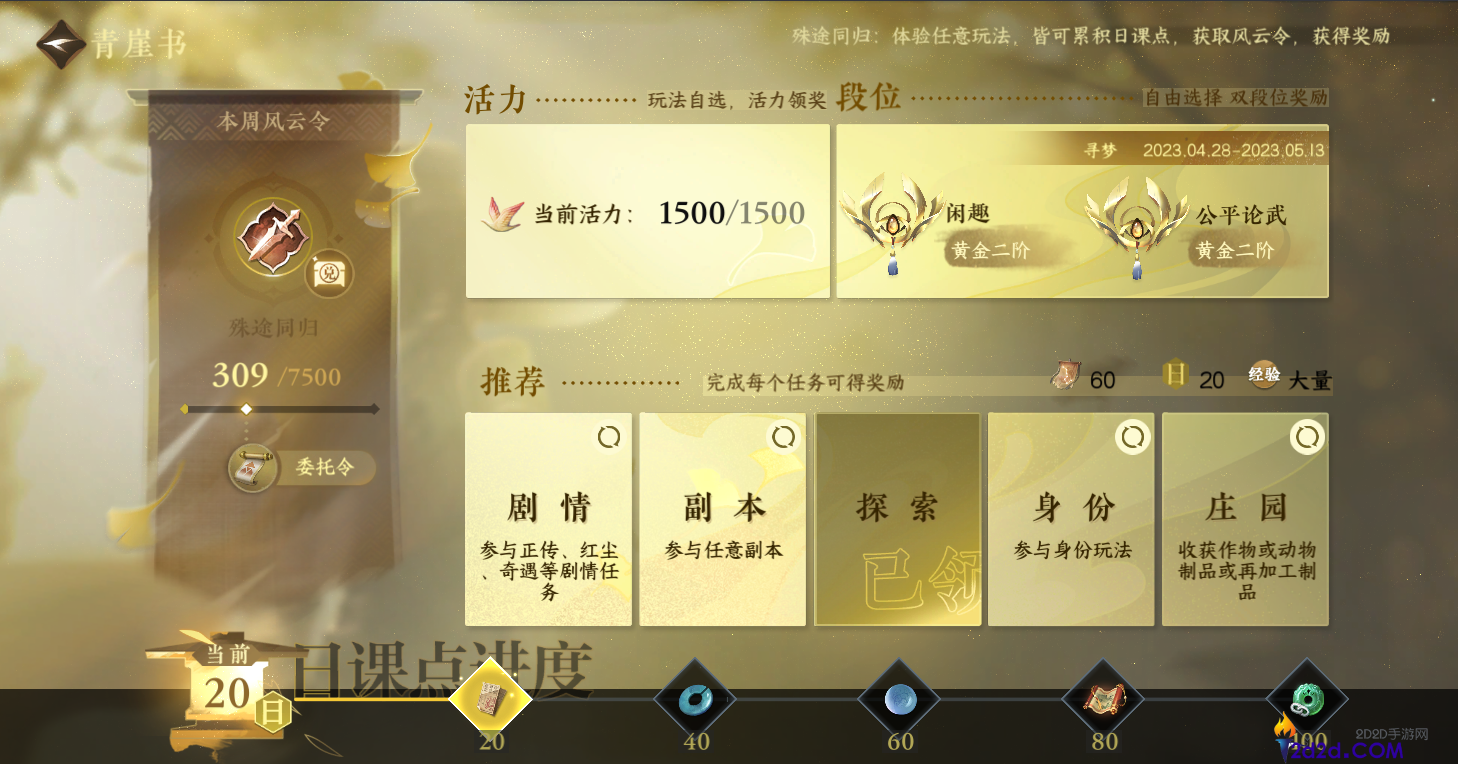Image resolution: width=1458 pixels, height=764 pixels.
Task: Click the claimed 探索 task card
Action: [x=897, y=518]
